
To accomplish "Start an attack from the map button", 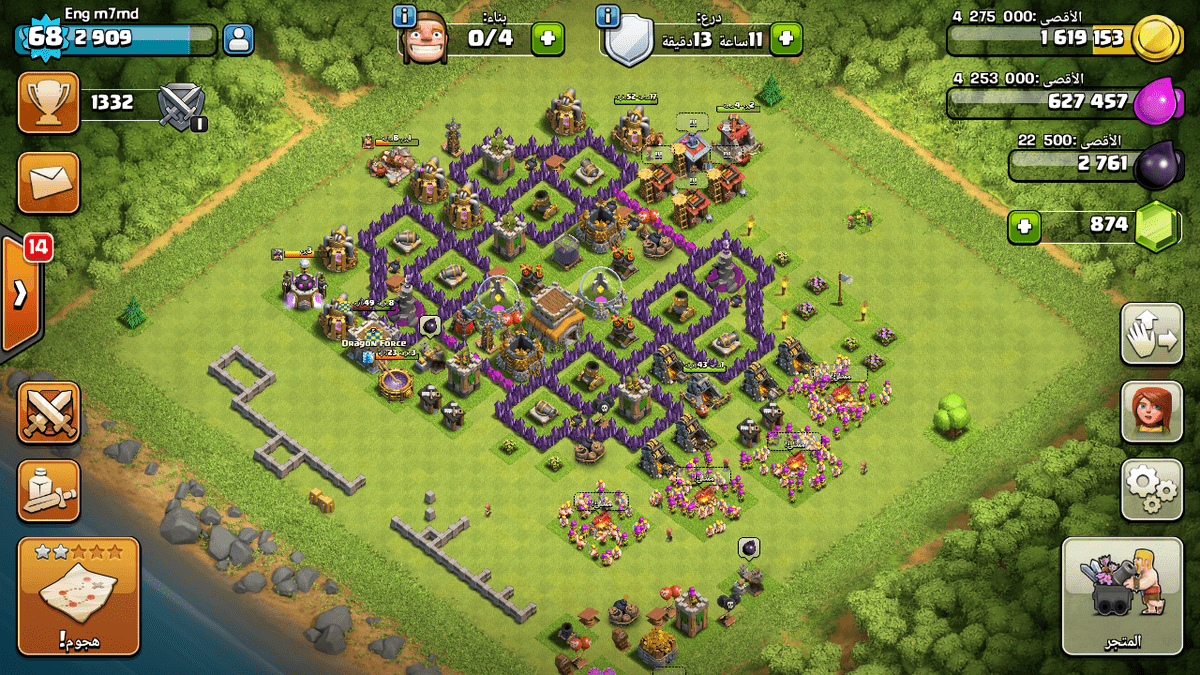I will (78, 596).
